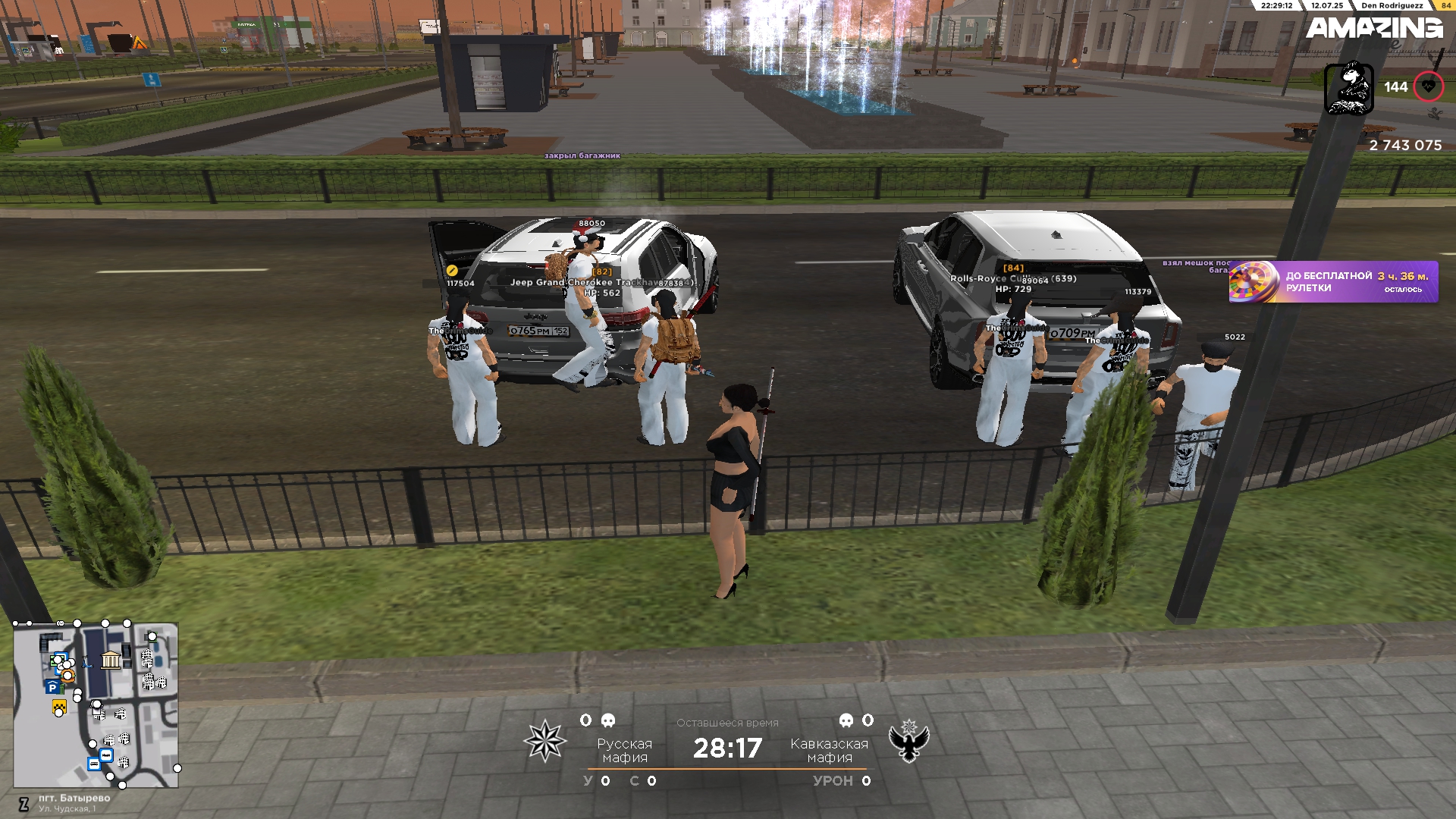Viewport: 1456px width, 819px height.
Task: Click the Z icon beside the location name
Action: [x=24, y=804]
